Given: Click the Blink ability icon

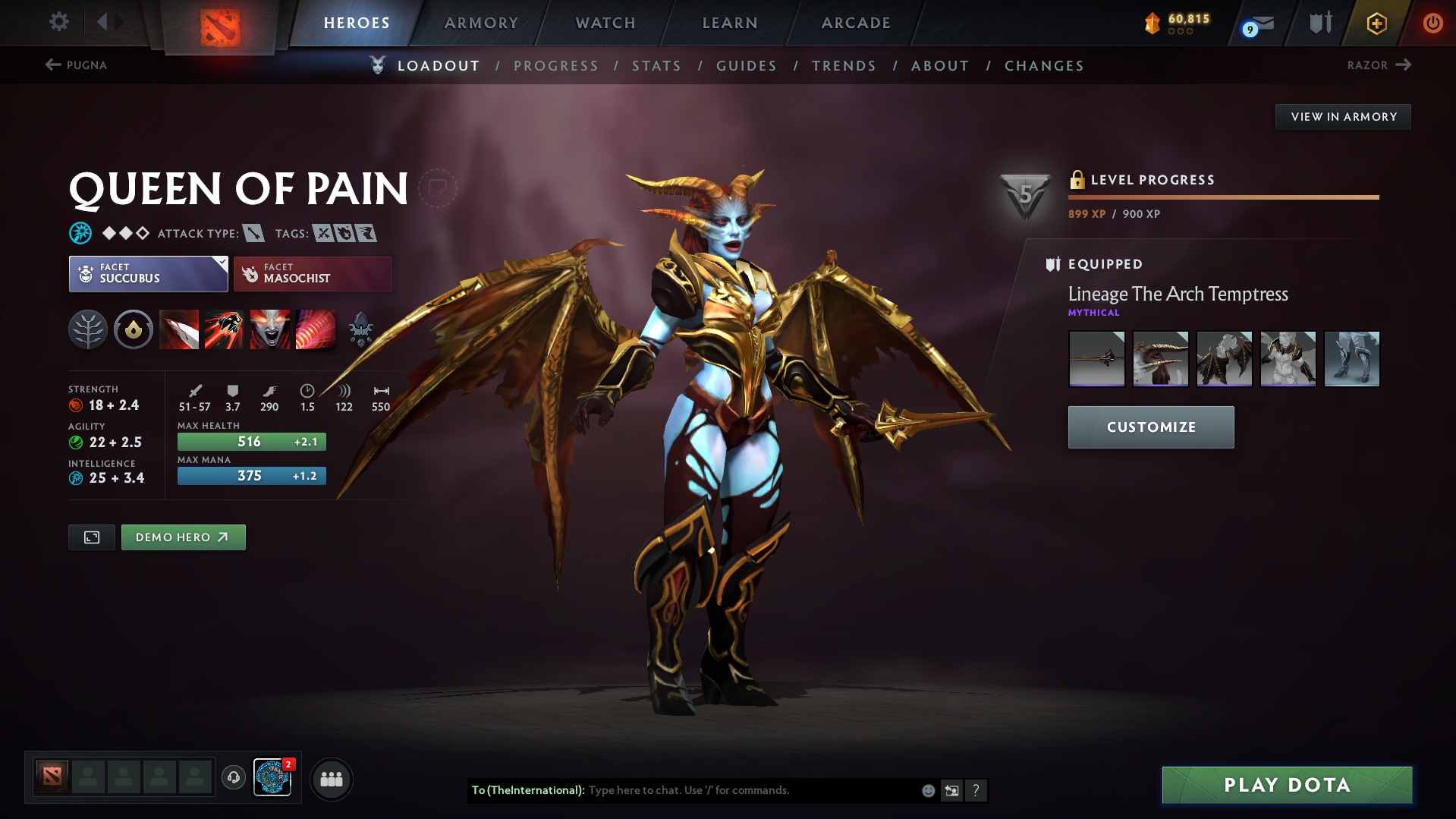Looking at the screenshot, I should tap(225, 329).
